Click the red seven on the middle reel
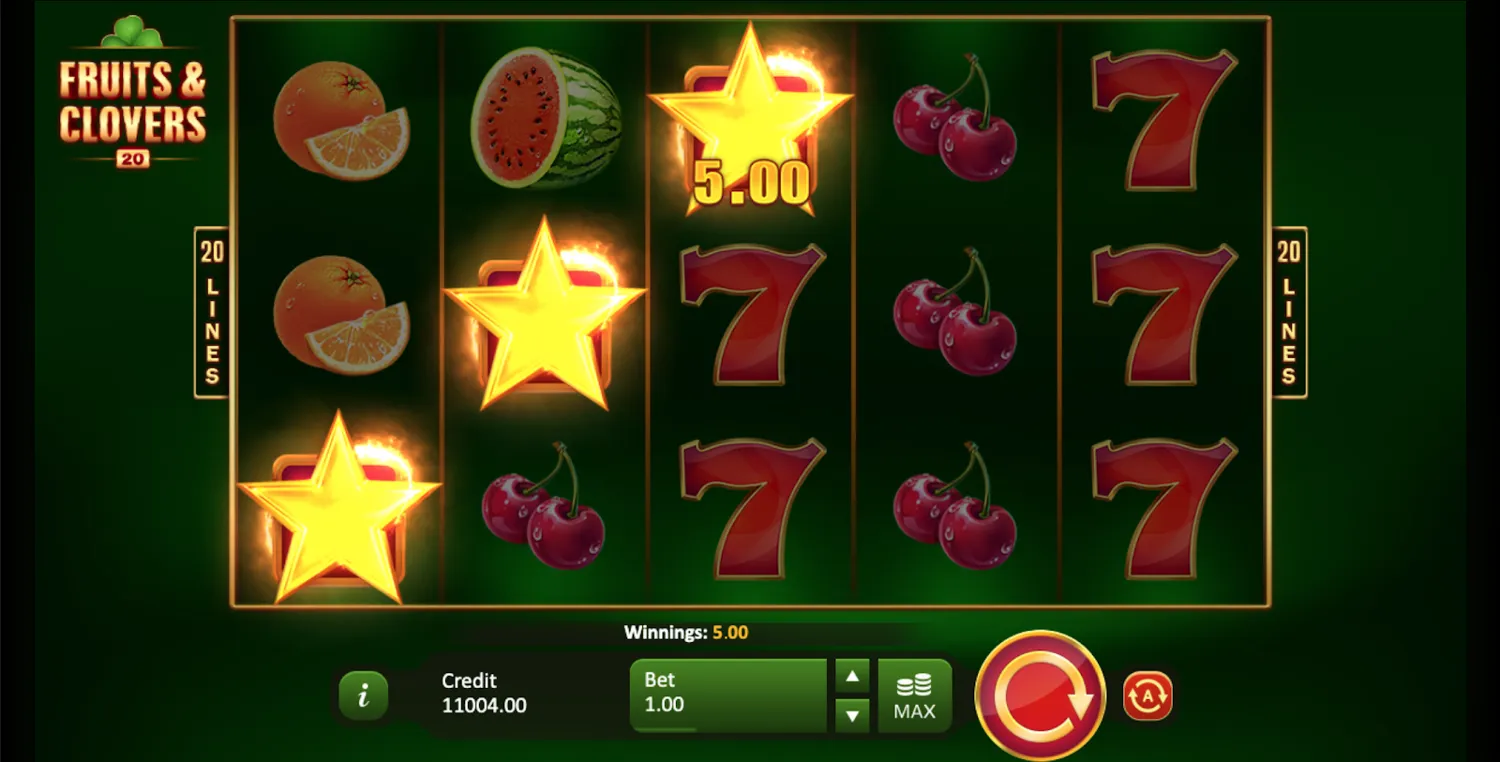1500x762 pixels. (x=750, y=315)
